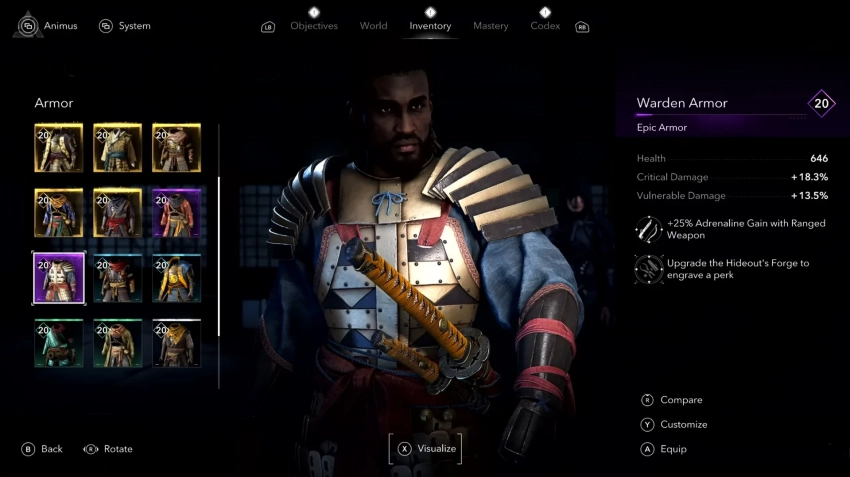The image size is (850, 477).
Task: Choose the purple slot with red-orange robe
Action: 177,213
